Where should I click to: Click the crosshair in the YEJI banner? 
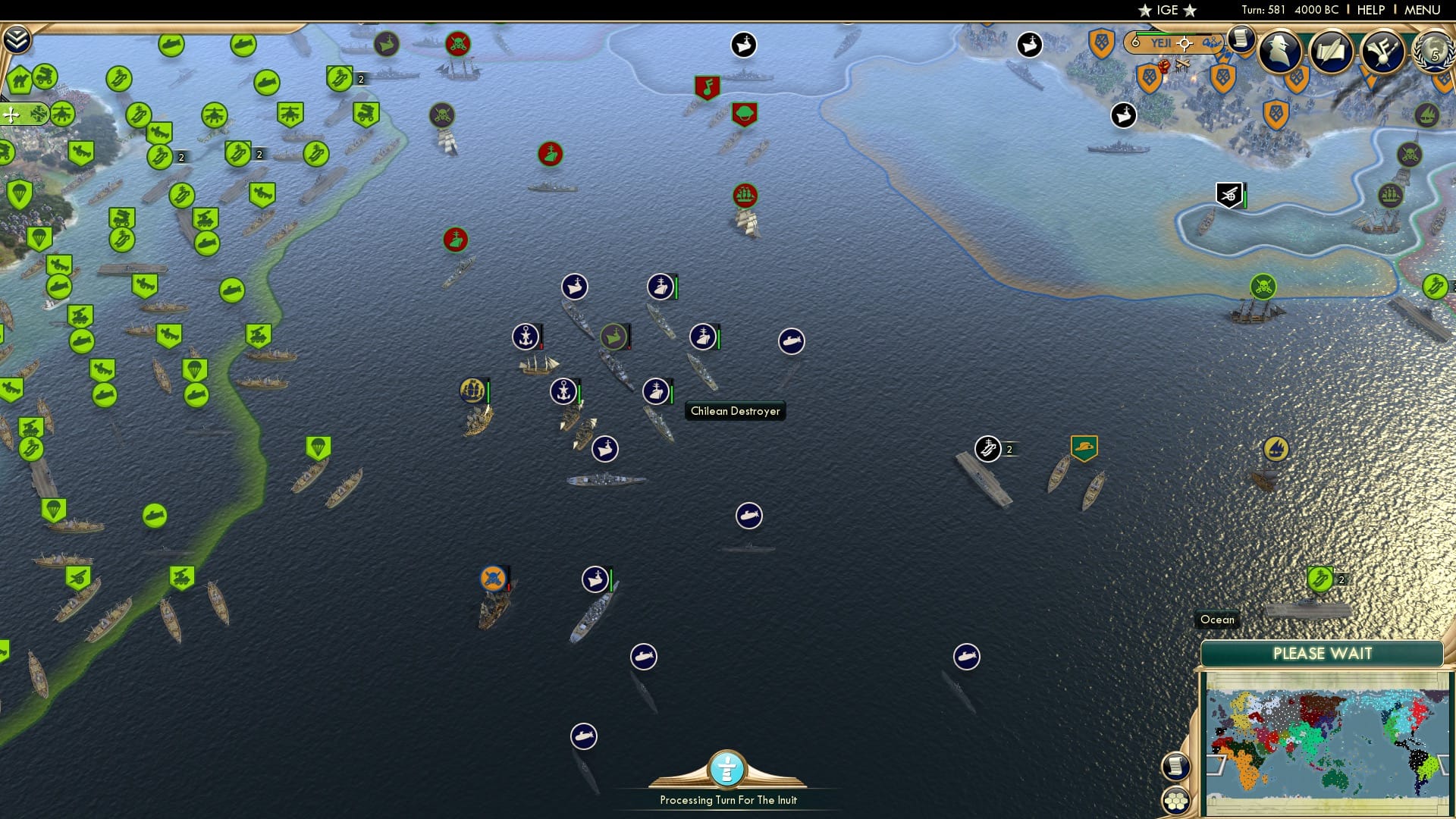point(1183,43)
